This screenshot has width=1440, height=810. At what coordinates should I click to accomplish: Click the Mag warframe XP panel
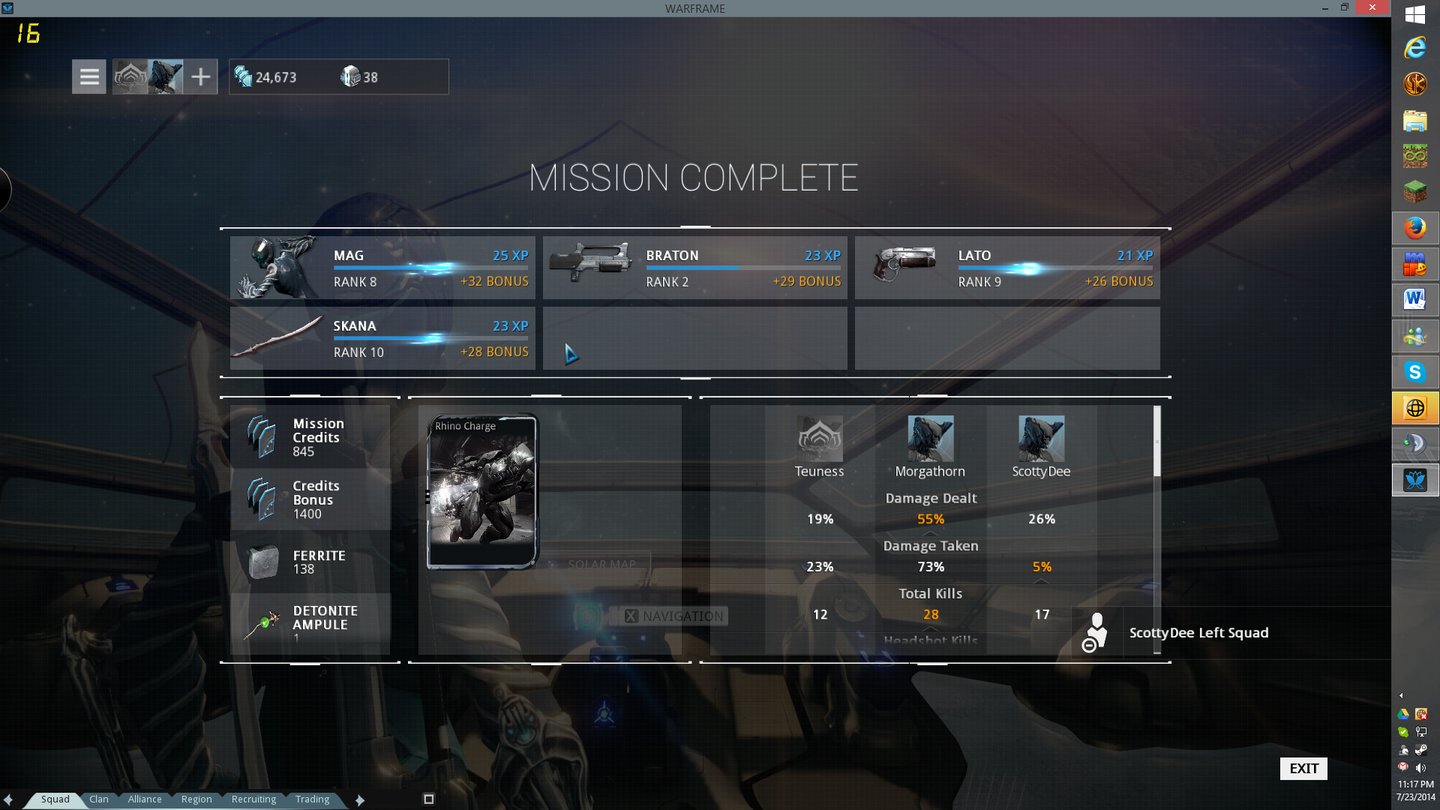pyautogui.click(x=383, y=268)
